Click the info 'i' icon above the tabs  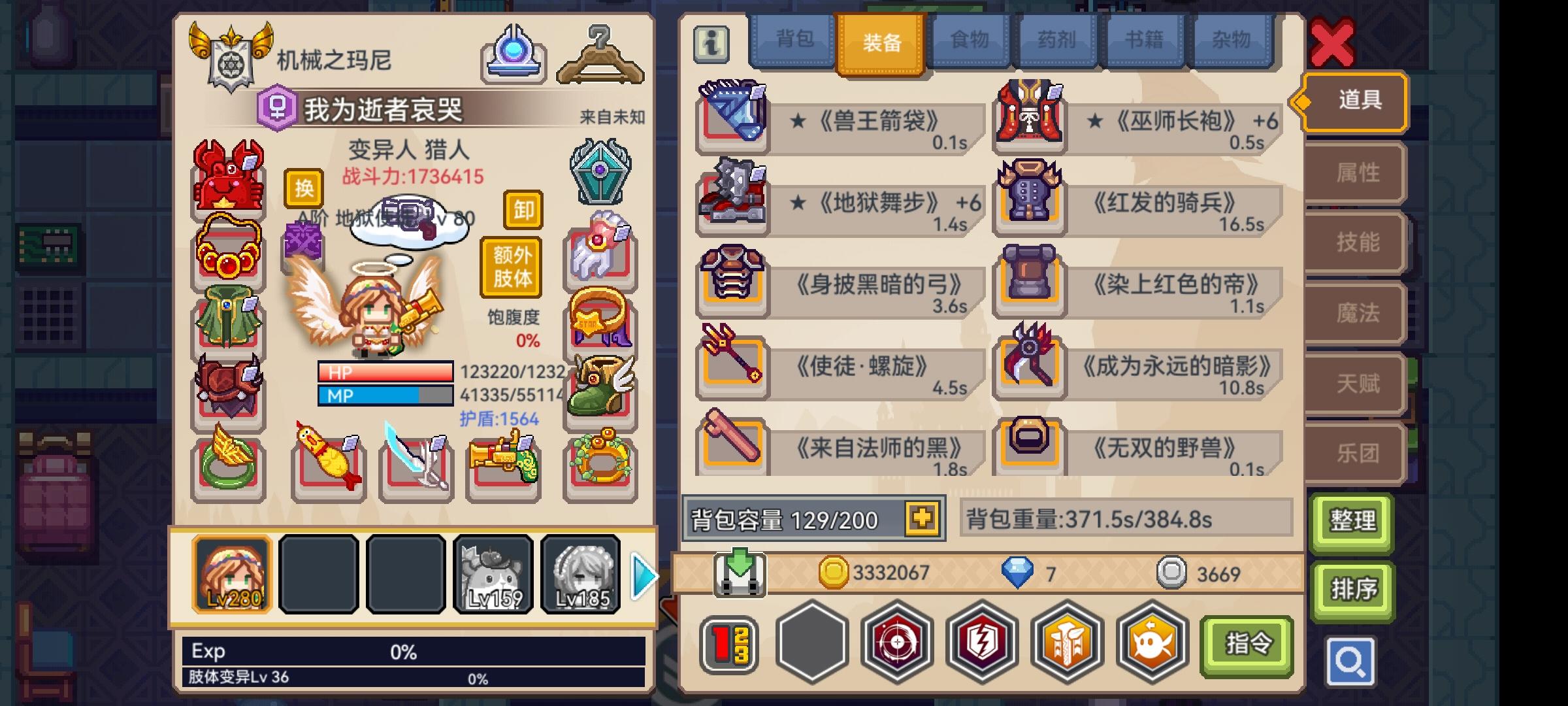[x=712, y=44]
